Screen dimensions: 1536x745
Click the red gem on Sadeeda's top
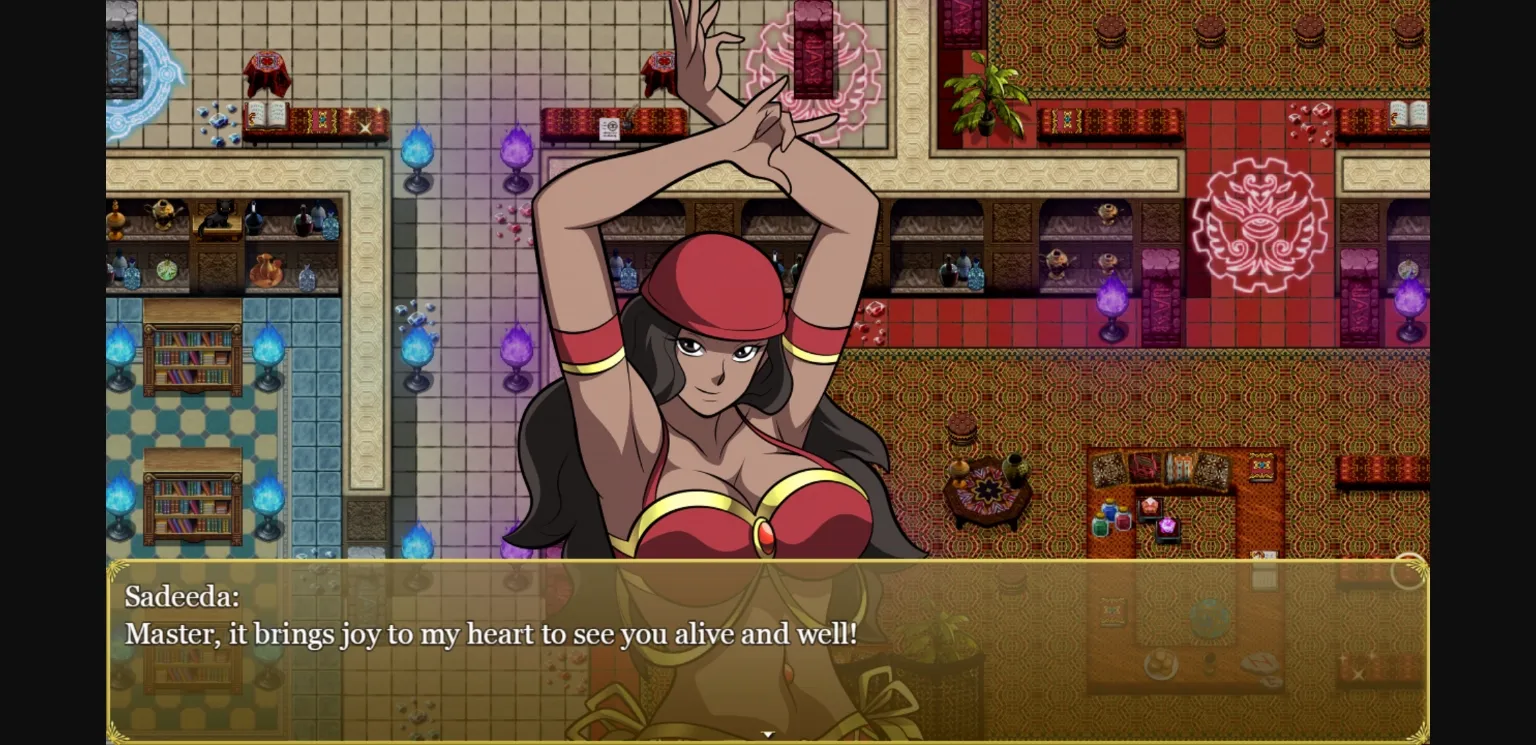pos(764,533)
